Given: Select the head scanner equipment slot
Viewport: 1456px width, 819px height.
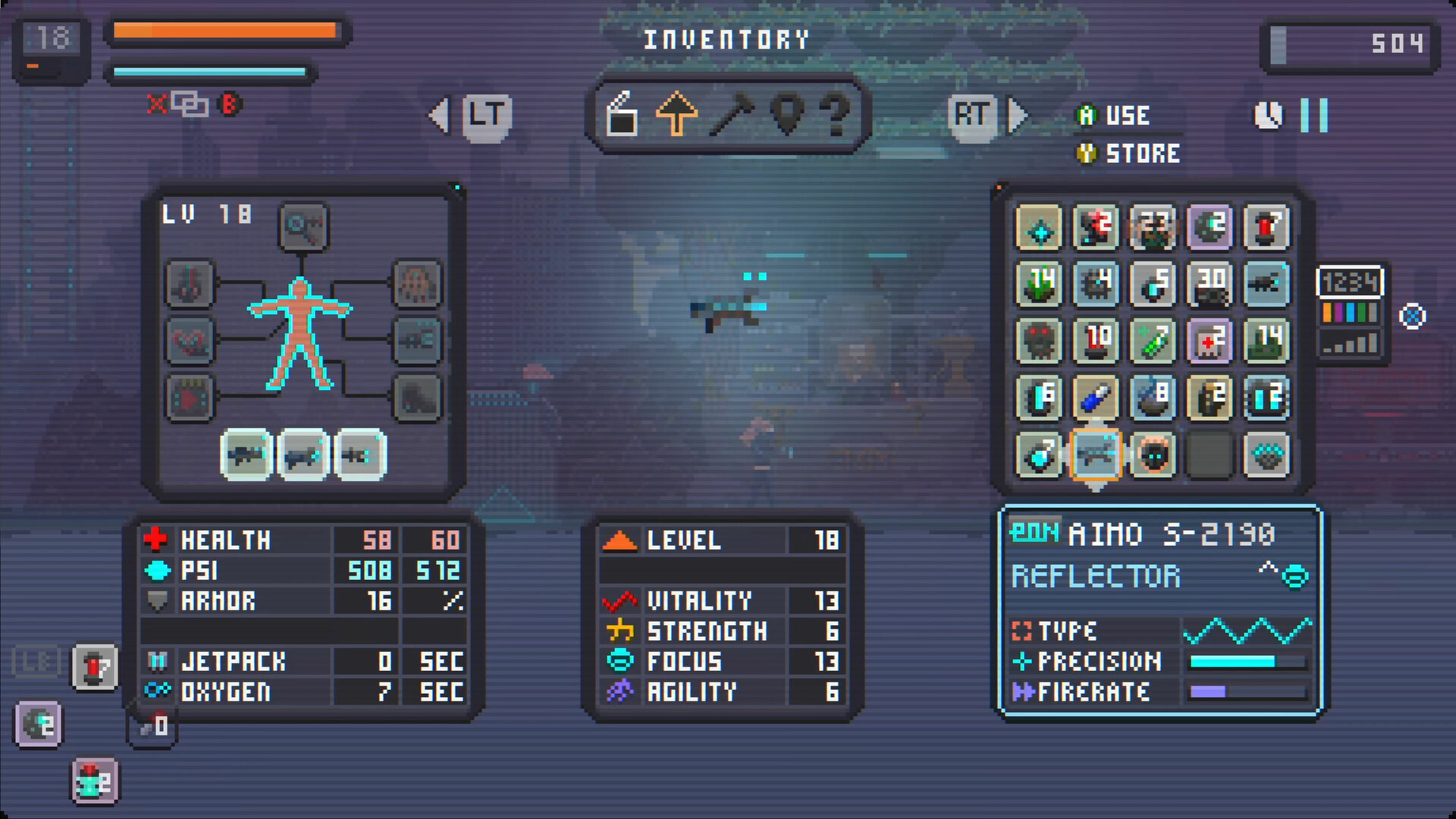Looking at the screenshot, I should 303,227.
